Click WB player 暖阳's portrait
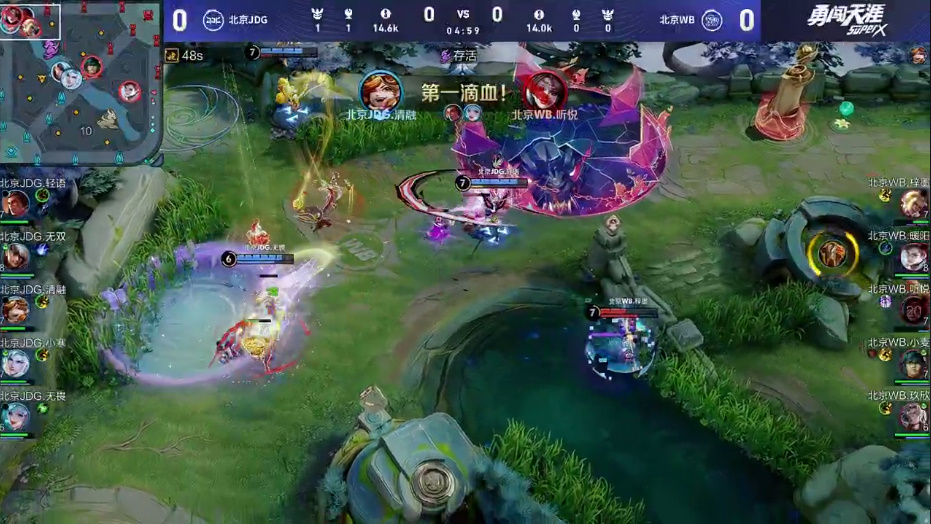The width and height of the screenshot is (931, 524). pyautogui.click(x=914, y=259)
